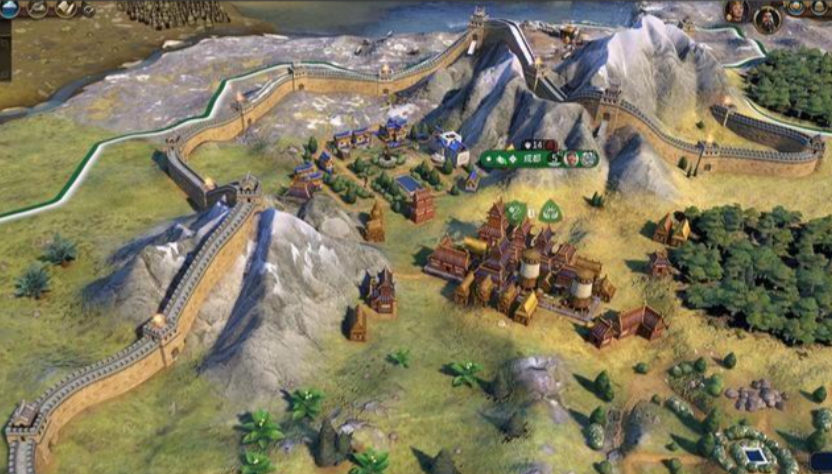Screen dimensions: 832x474
Task: Click the right green unit flag below city banner
Action: tap(550, 211)
